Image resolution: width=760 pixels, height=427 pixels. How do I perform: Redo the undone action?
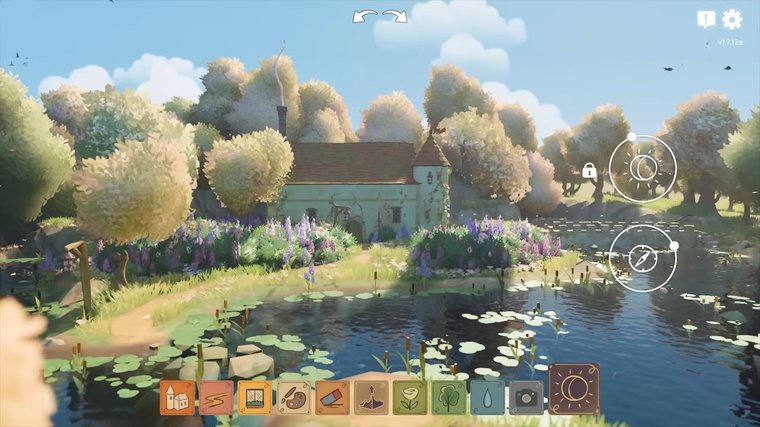click(x=395, y=16)
